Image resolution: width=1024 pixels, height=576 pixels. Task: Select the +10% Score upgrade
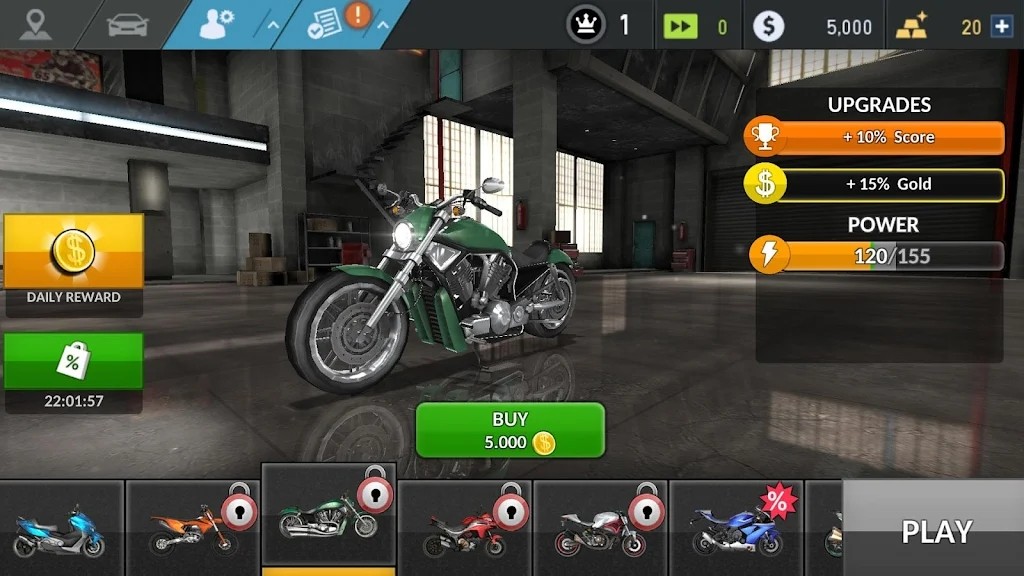pos(875,138)
